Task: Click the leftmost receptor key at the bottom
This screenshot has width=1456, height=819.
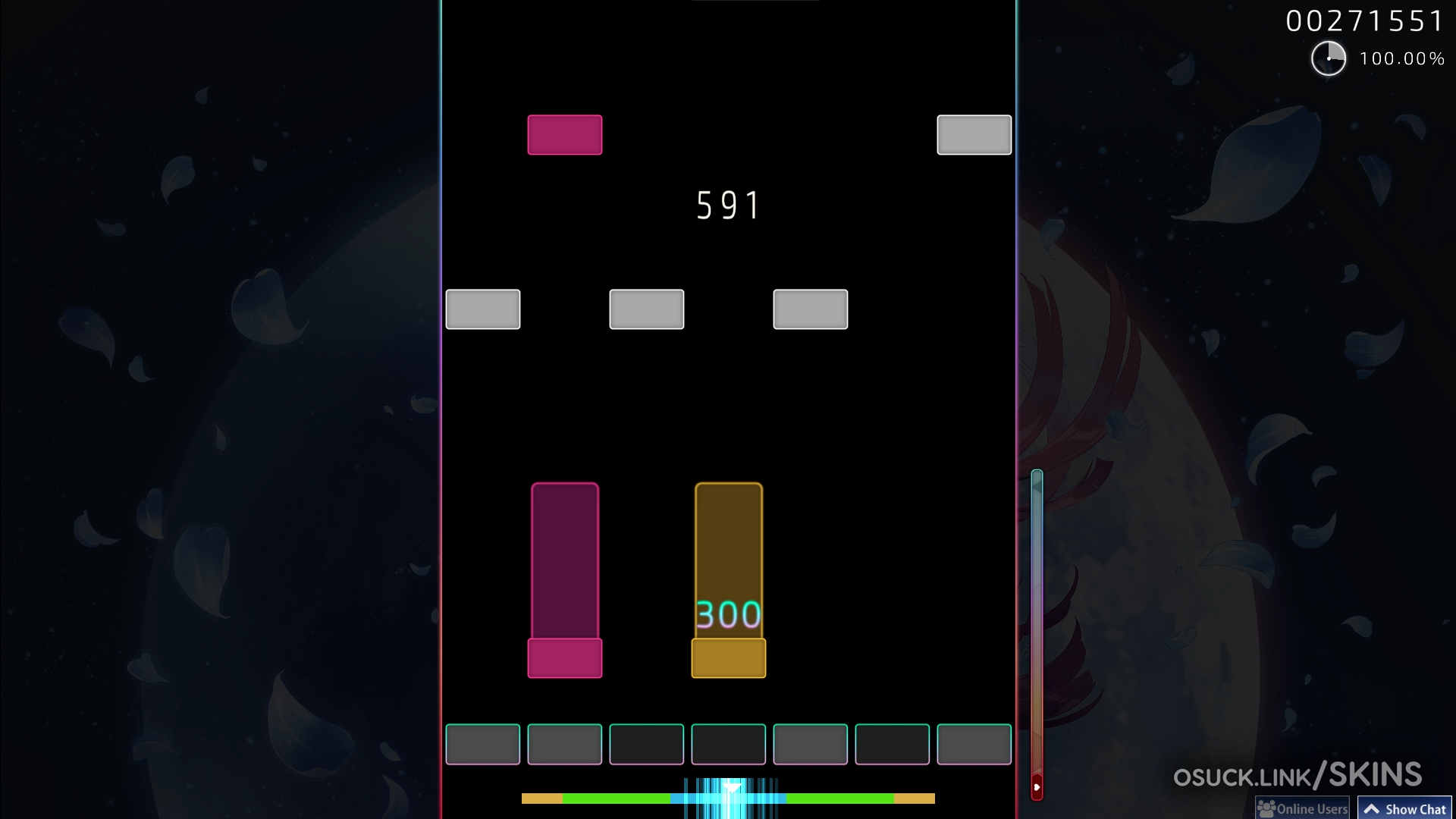Action: point(483,745)
